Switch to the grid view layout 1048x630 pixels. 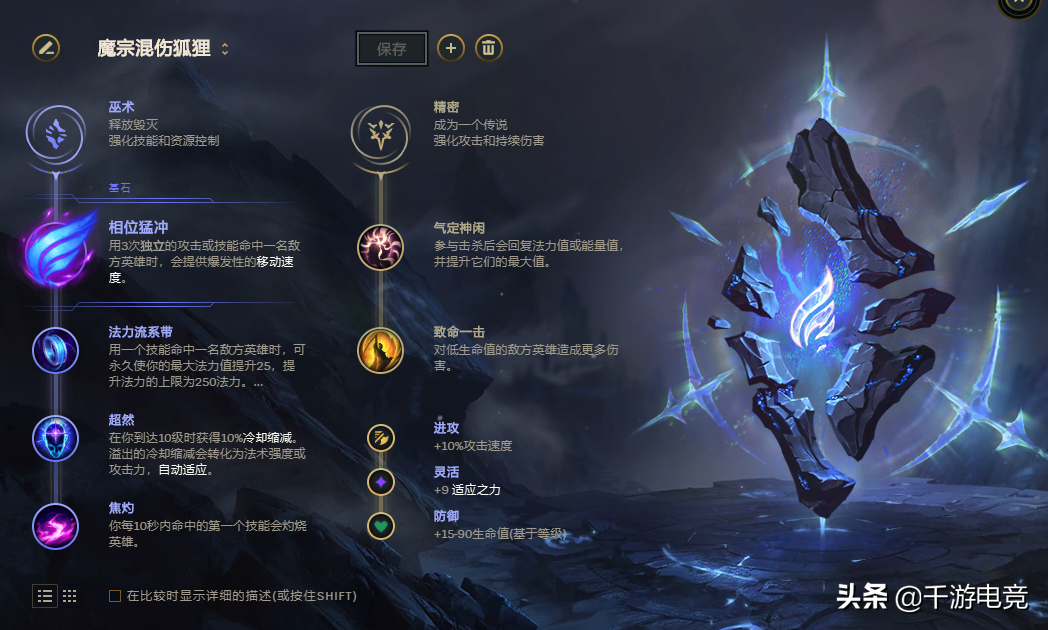coord(70,596)
